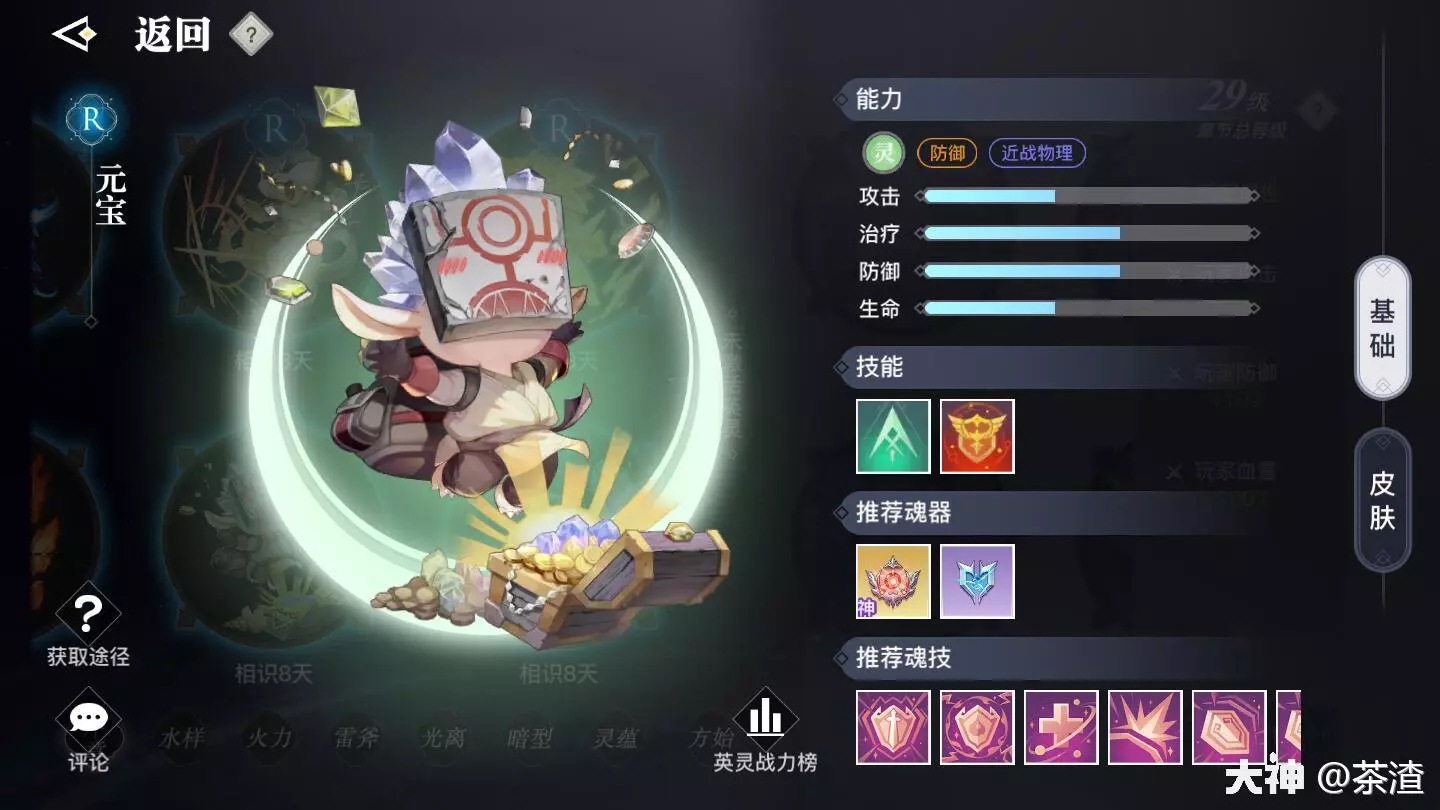This screenshot has width=1440, height=810.
Task: Switch to the 基础 tab
Action: pyautogui.click(x=1382, y=328)
